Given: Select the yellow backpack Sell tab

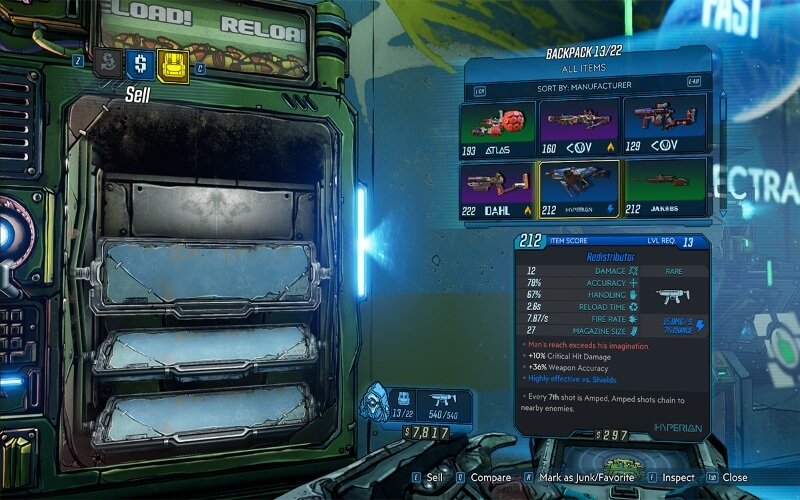Looking at the screenshot, I should click(x=173, y=64).
